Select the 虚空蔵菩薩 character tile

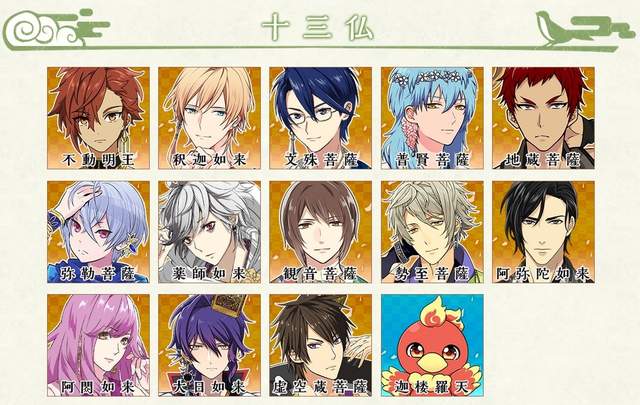[320, 343]
